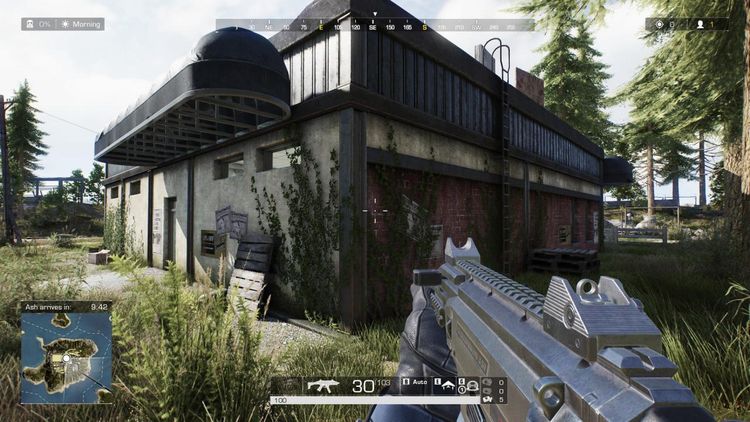Click the Morning time-of-day indicator
The image size is (750, 422).
[84, 24]
